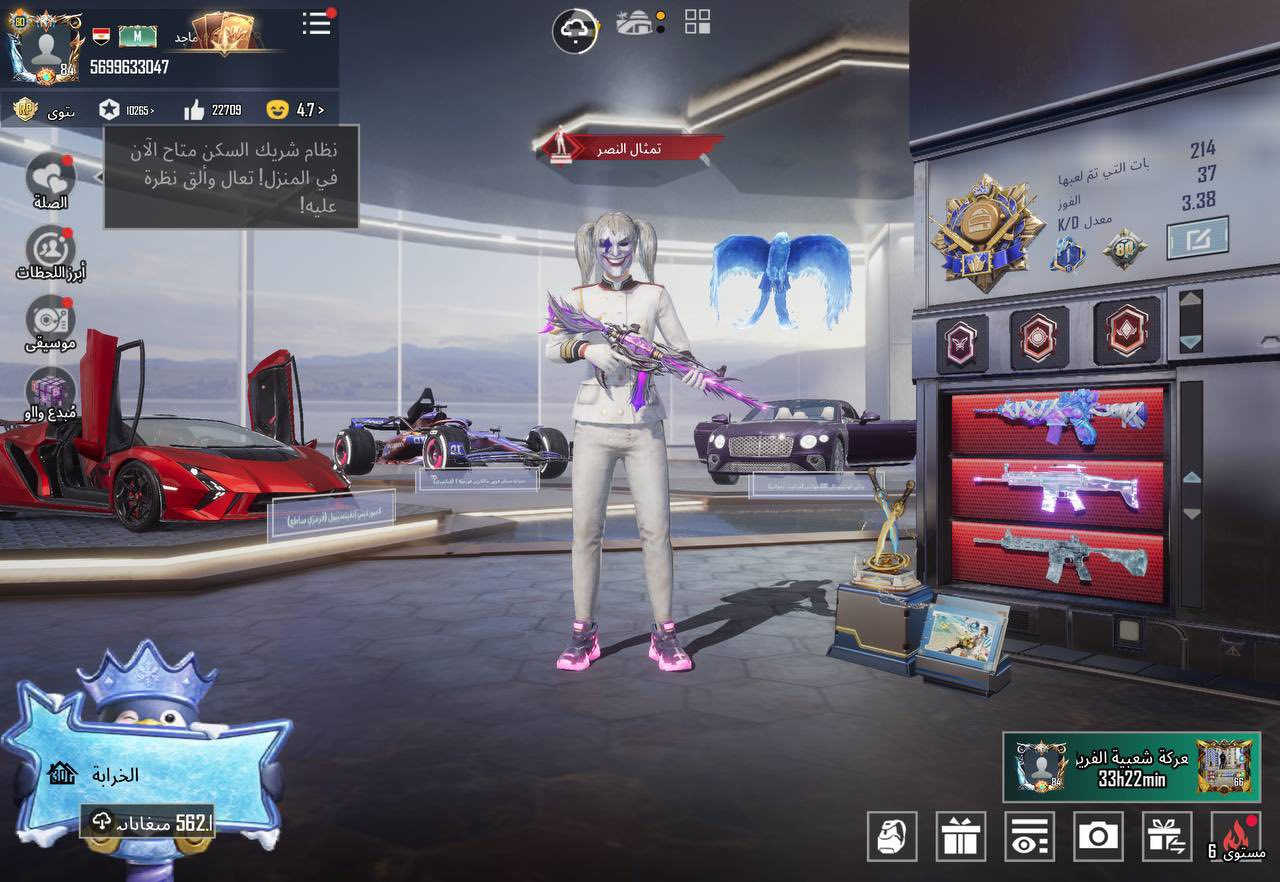
Task: Open the list with eye visitors button
Action: pyautogui.click(x=1029, y=836)
